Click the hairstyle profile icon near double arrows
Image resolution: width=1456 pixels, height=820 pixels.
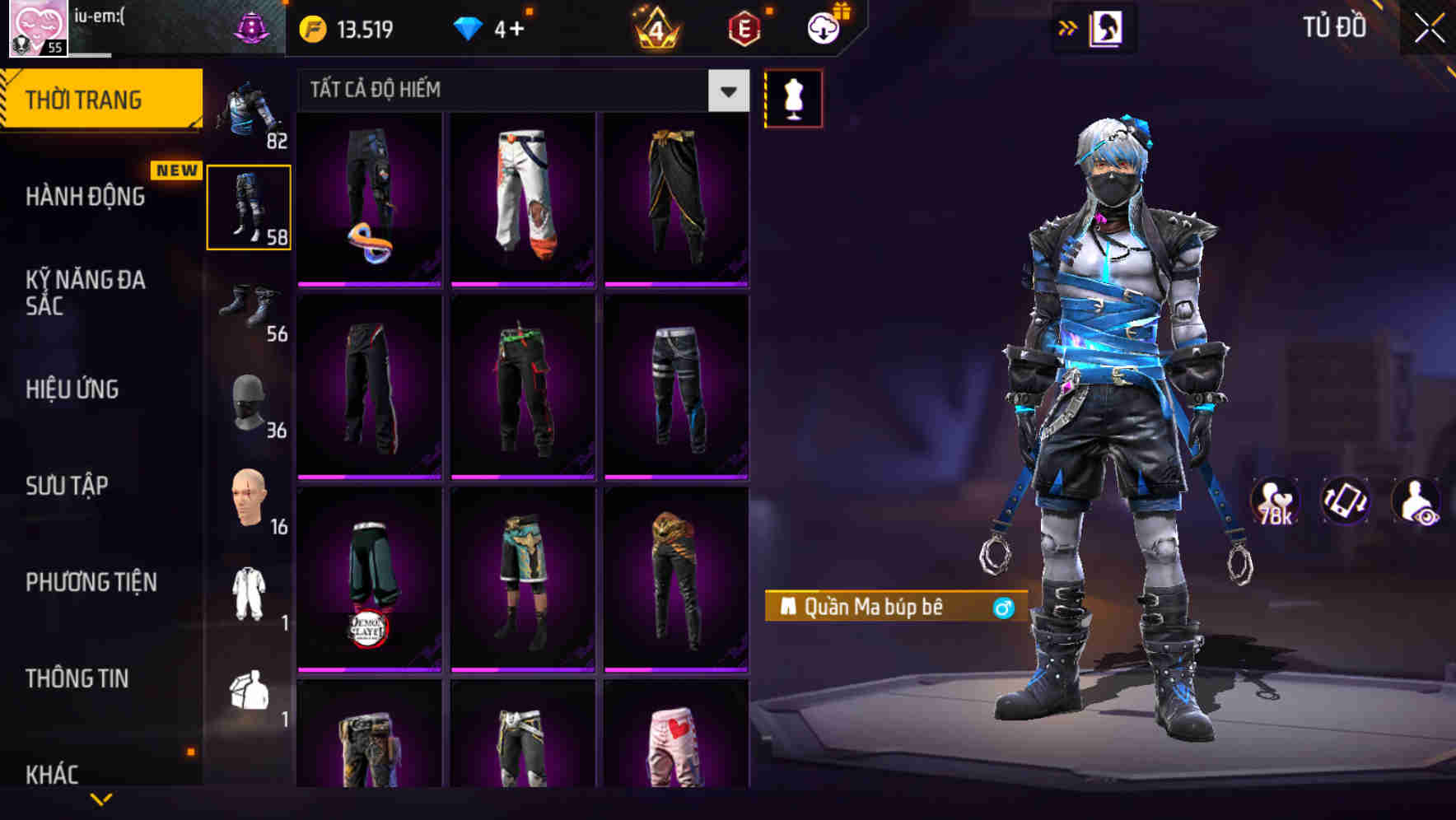tap(1104, 27)
